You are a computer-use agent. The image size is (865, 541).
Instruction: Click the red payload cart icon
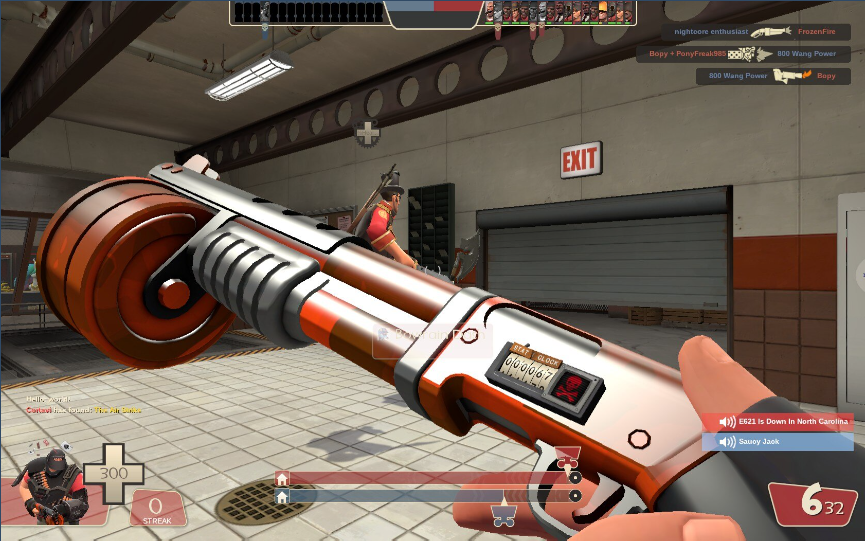(567, 459)
